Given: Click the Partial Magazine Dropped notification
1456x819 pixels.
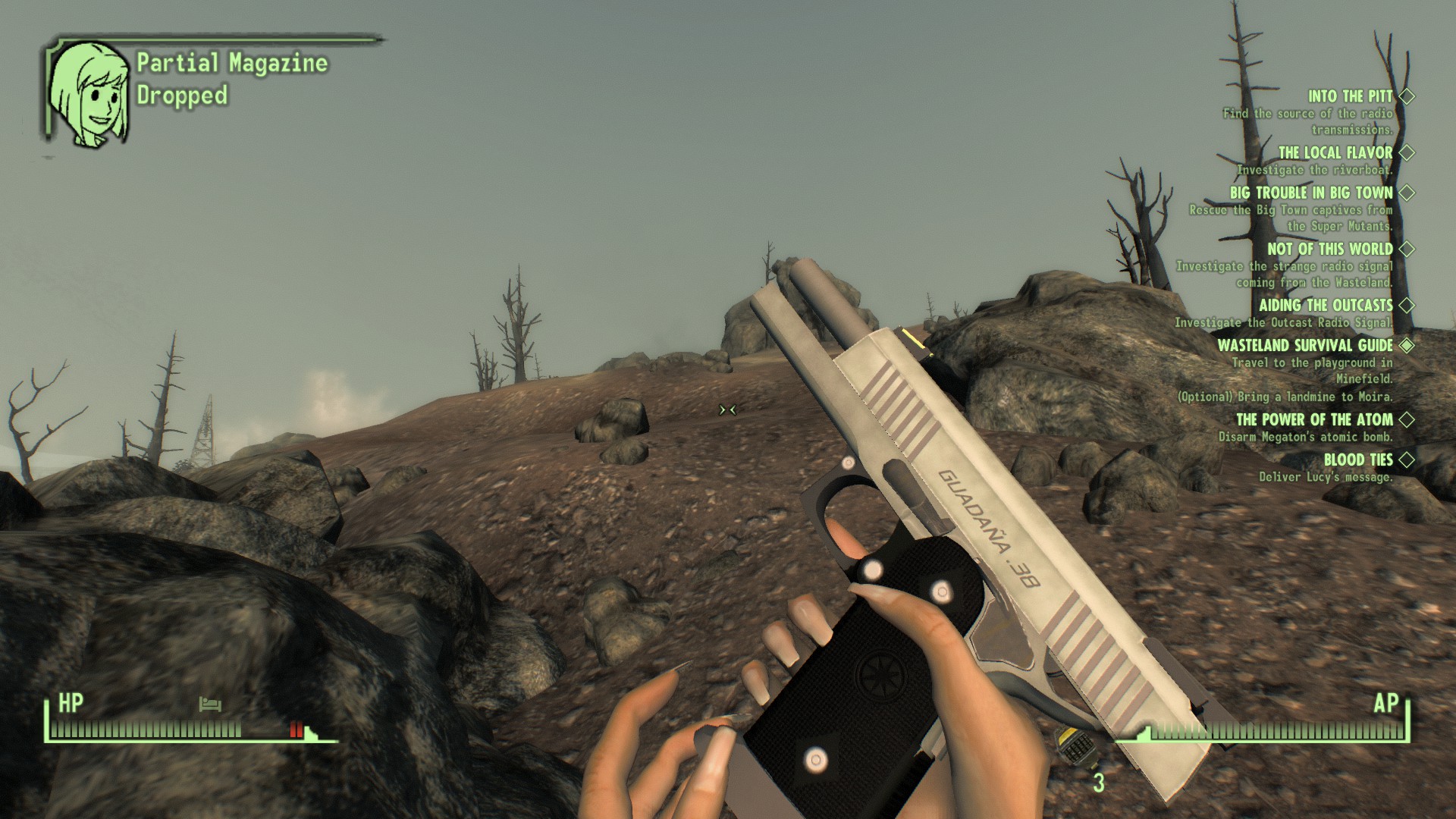Looking at the screenshot, I should (231, 79).
